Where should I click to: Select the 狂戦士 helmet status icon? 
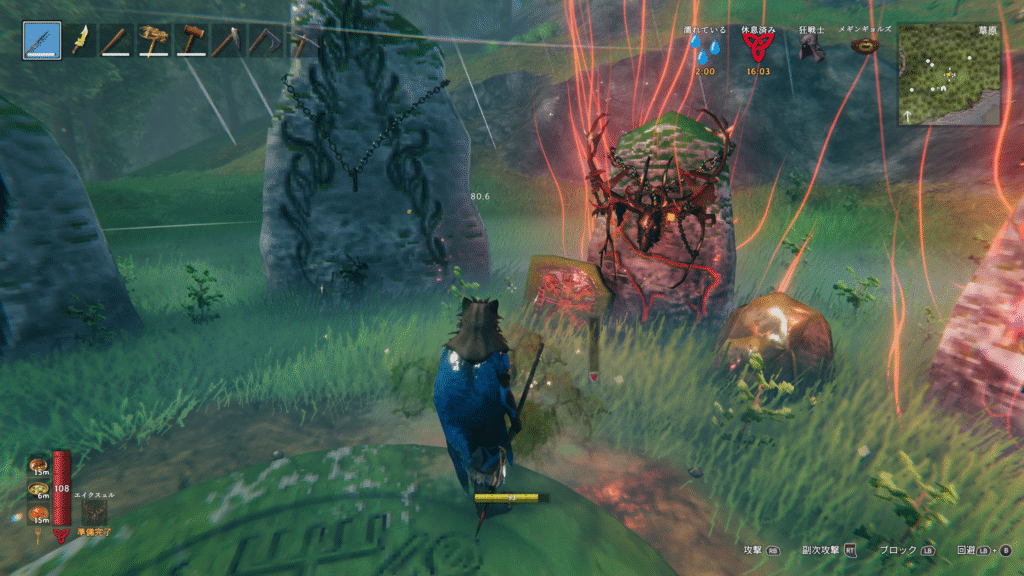tap(811, 49)
